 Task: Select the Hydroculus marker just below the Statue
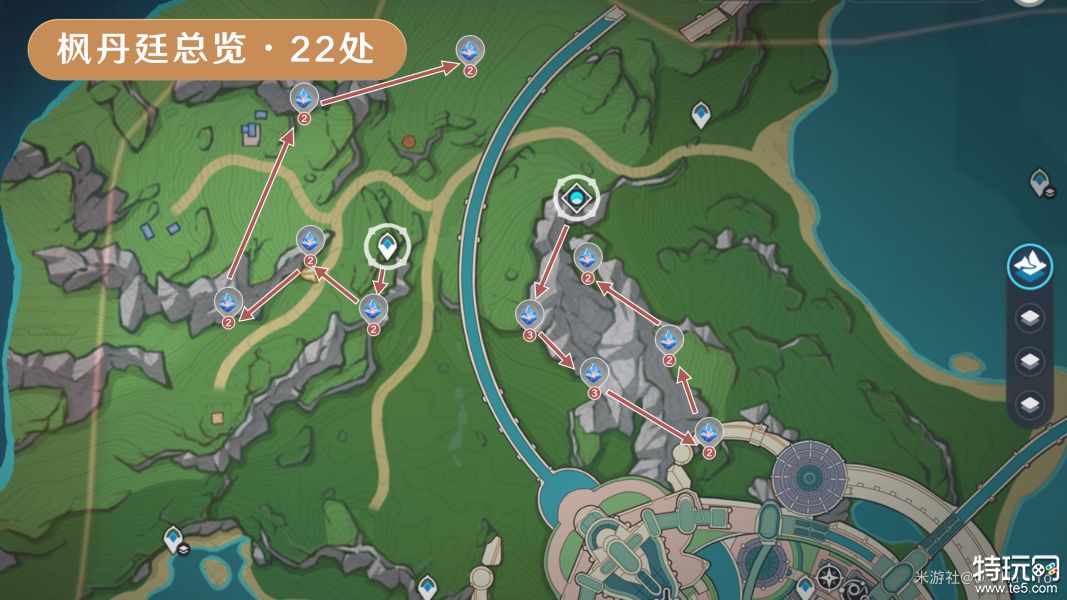(587, 258)
